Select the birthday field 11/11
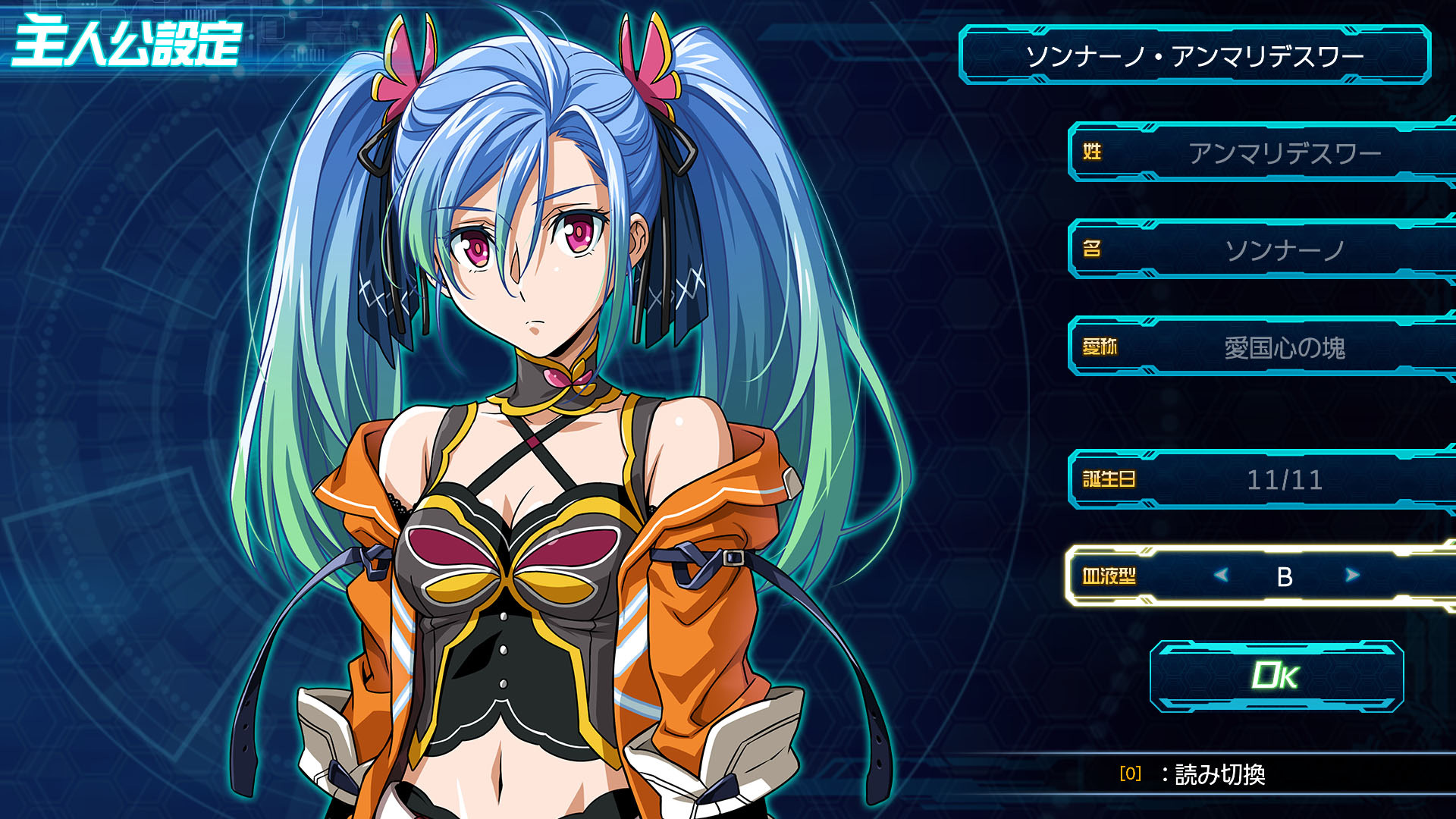Screen dimensions: 1456x819 click(x=1284, y=479)
